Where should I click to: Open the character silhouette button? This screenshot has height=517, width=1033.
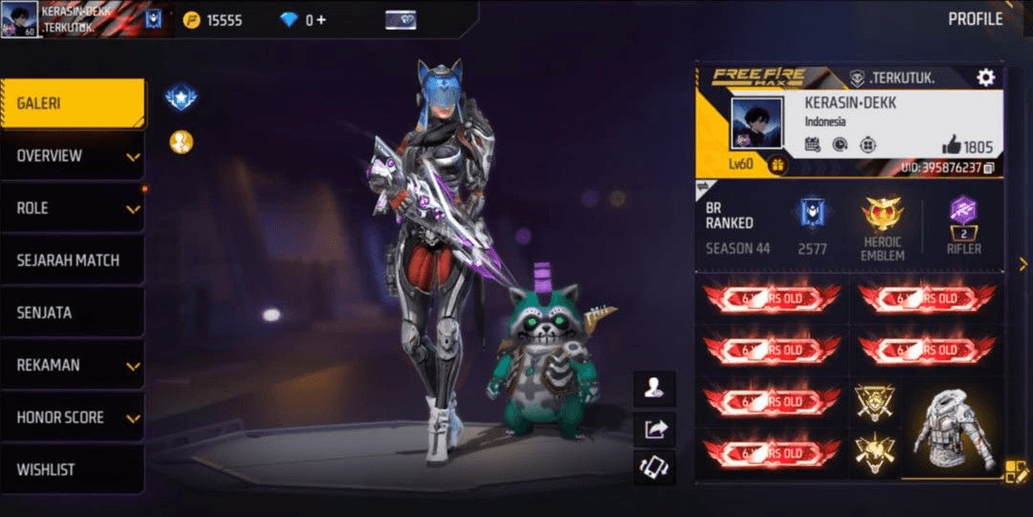(655, 390)
